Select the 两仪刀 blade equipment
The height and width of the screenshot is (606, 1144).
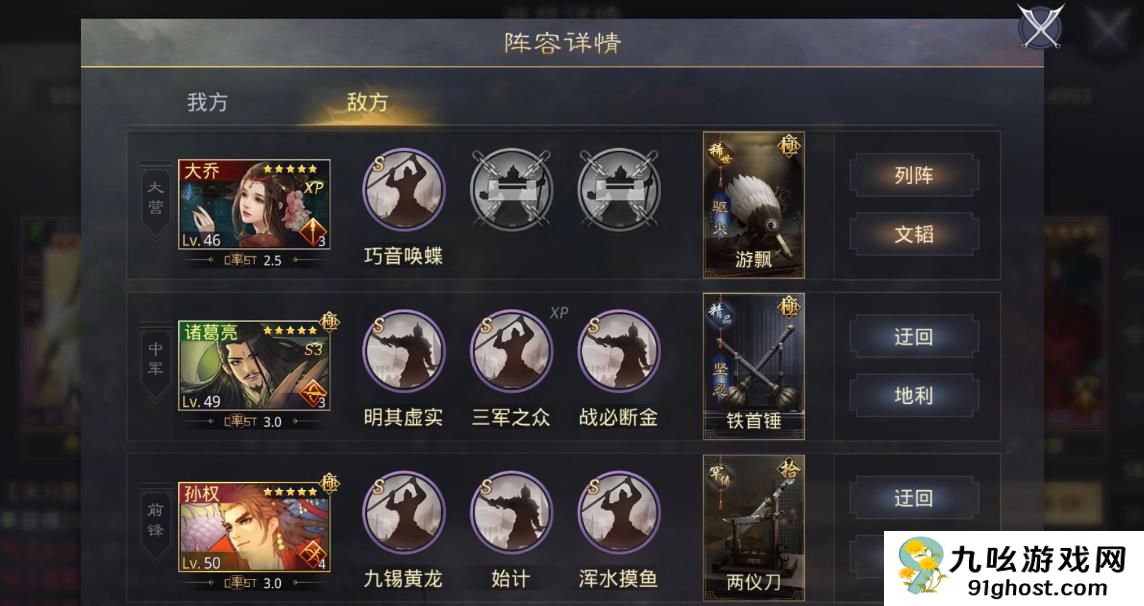(754, 527)
